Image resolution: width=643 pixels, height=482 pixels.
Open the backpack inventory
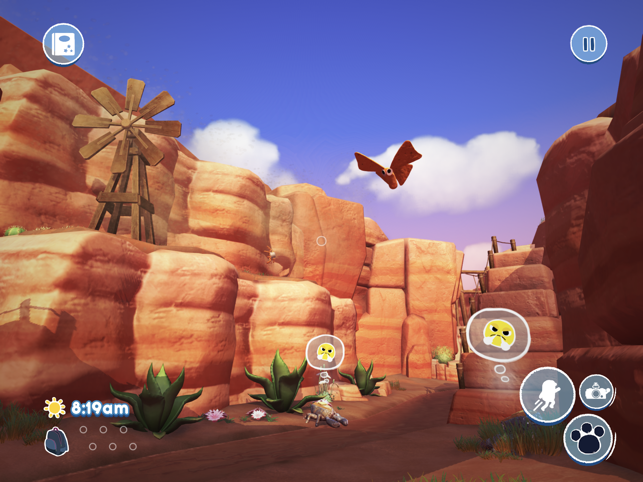57,441
